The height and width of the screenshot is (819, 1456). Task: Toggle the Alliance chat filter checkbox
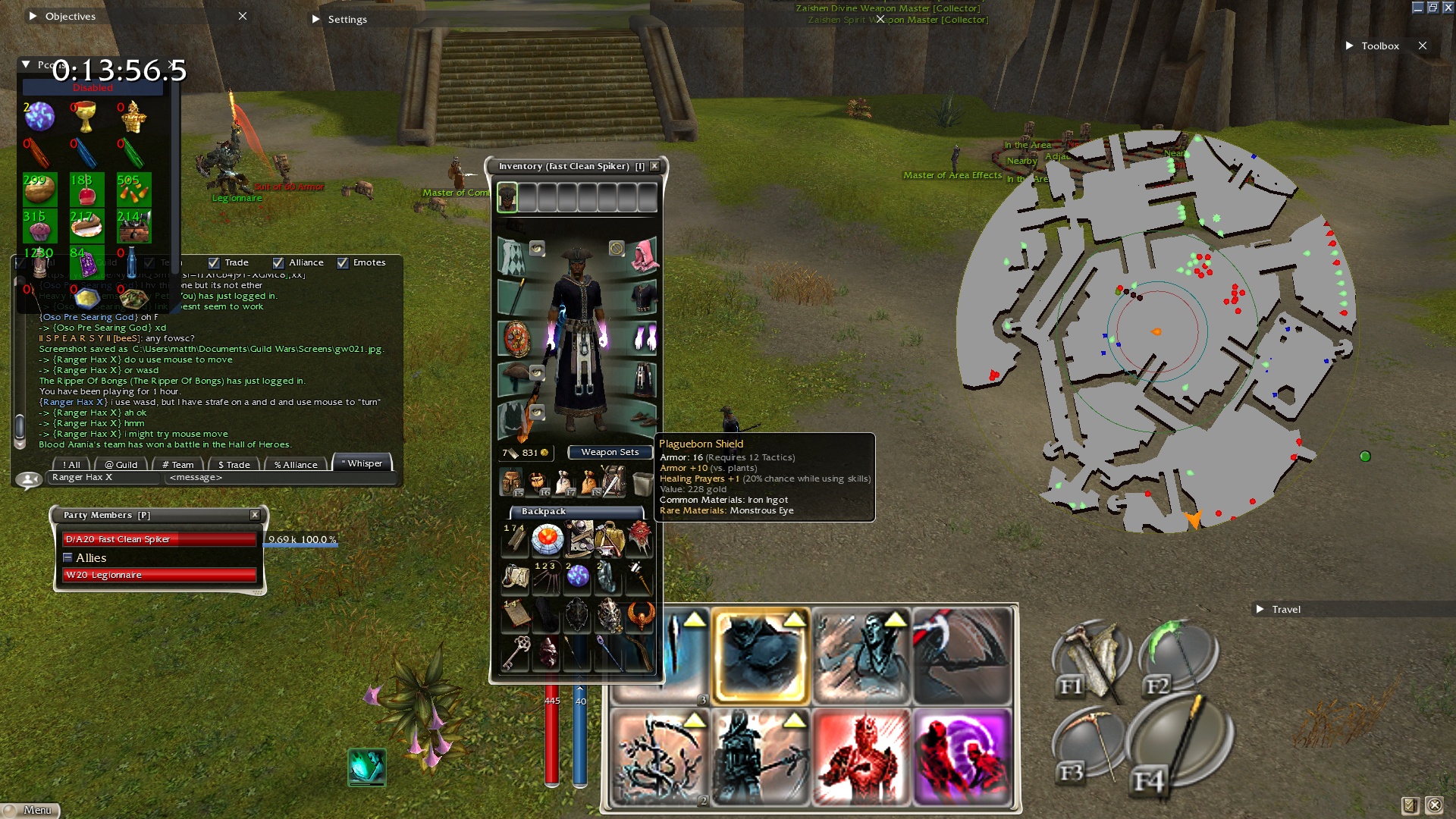coord(278,262)
